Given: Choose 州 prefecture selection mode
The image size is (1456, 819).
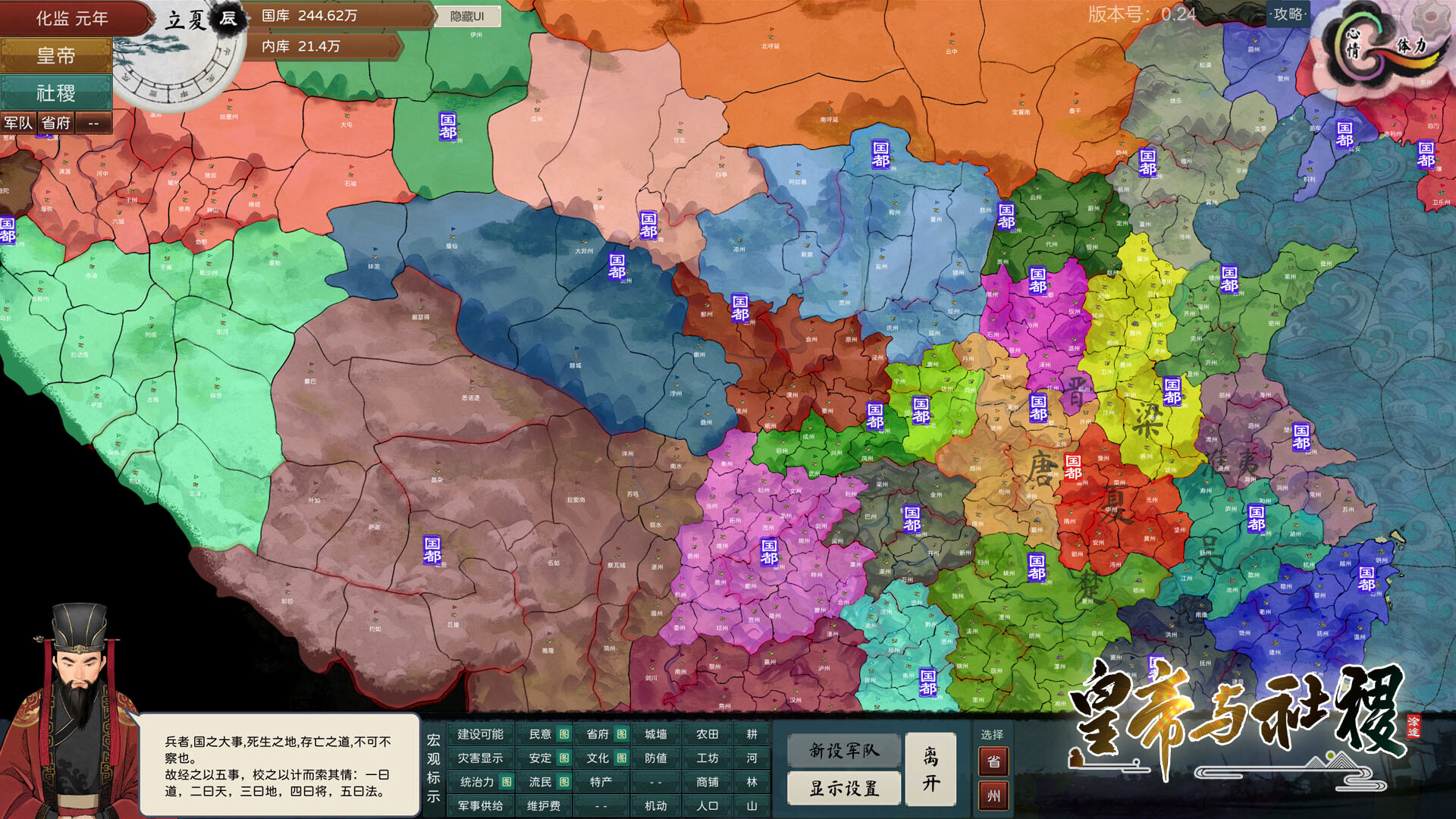Looking at the screenshot, I should tap(993, 796).
